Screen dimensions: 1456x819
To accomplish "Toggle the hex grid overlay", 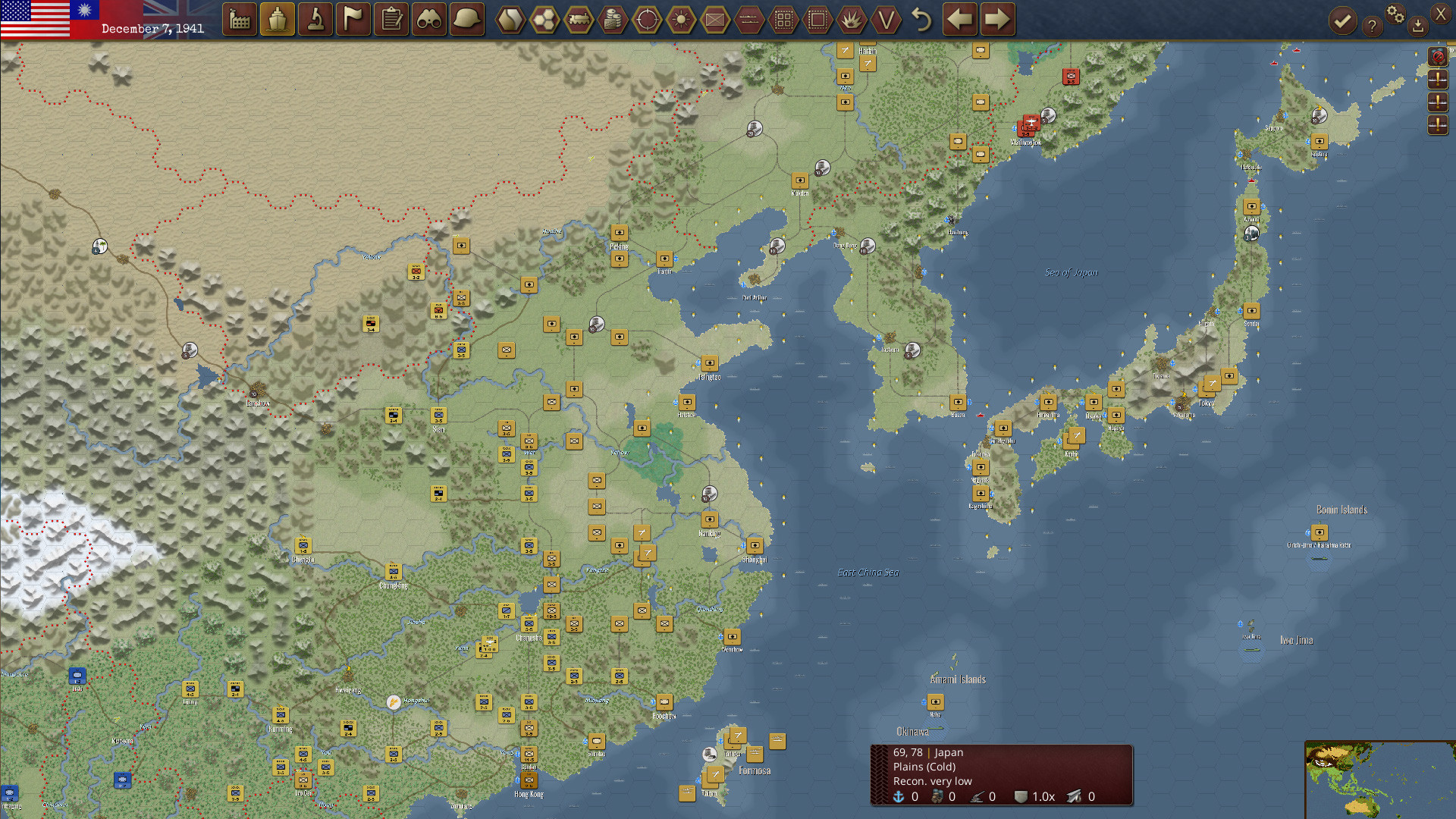I will pyautogui.click(x=545, y=20).
